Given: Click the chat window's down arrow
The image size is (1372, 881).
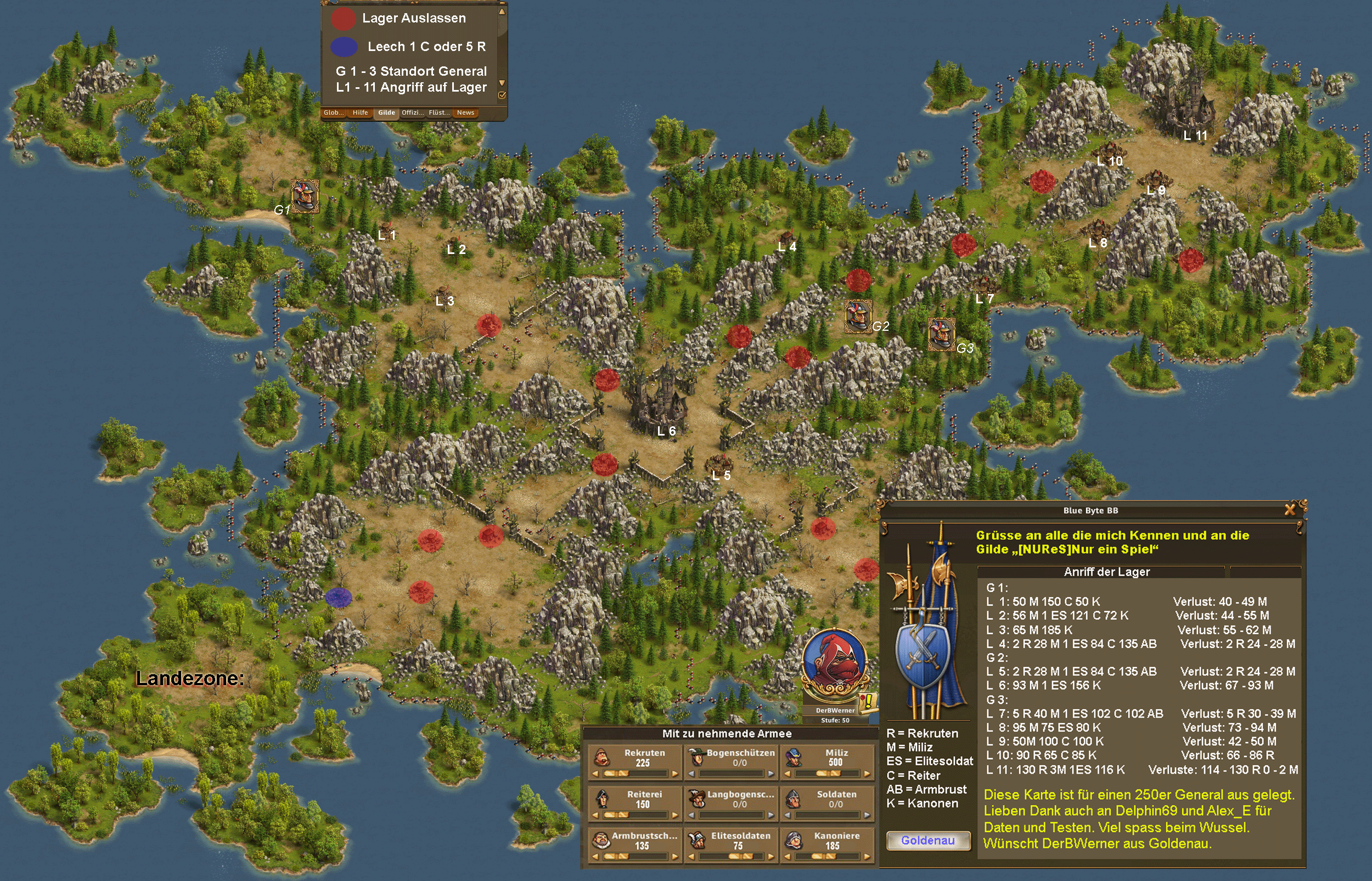Looking at the screenshot, I should (502, 83).
